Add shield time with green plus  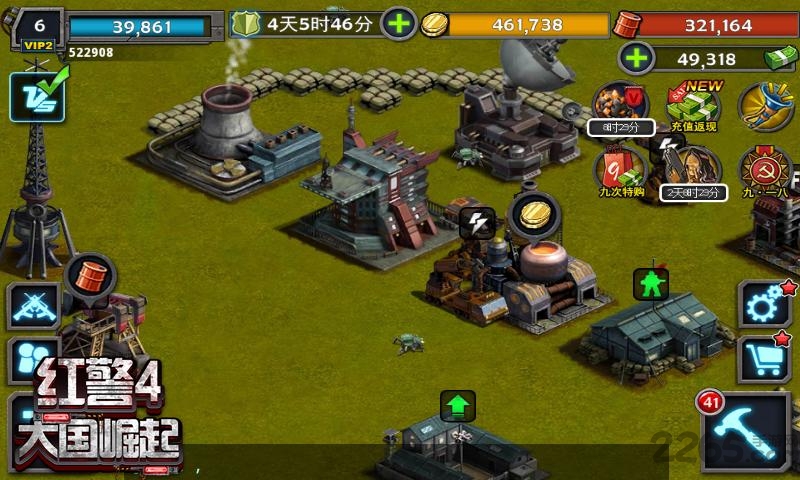[397, 24]
